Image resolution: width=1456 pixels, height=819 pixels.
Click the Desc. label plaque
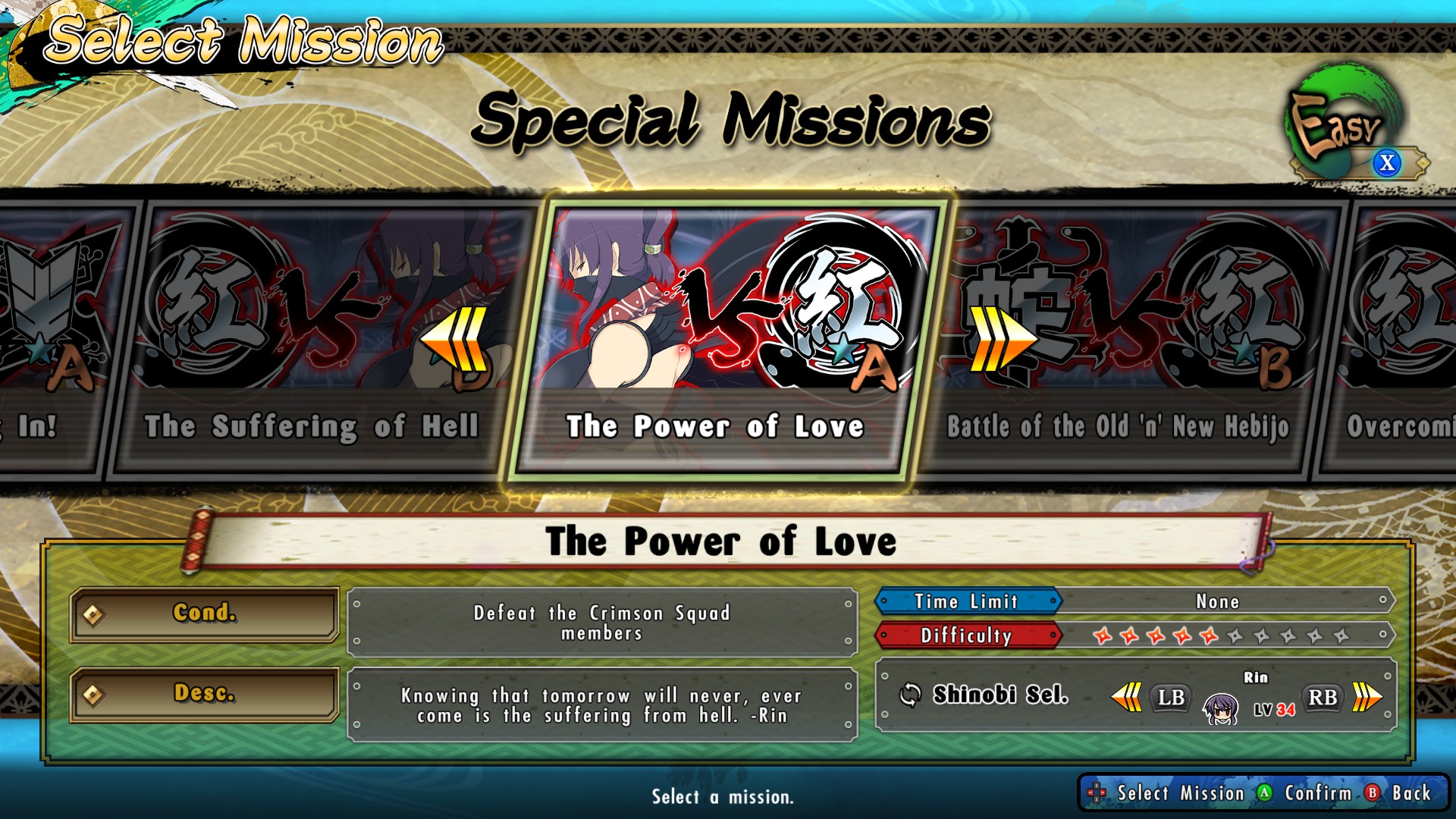(202, 695)
